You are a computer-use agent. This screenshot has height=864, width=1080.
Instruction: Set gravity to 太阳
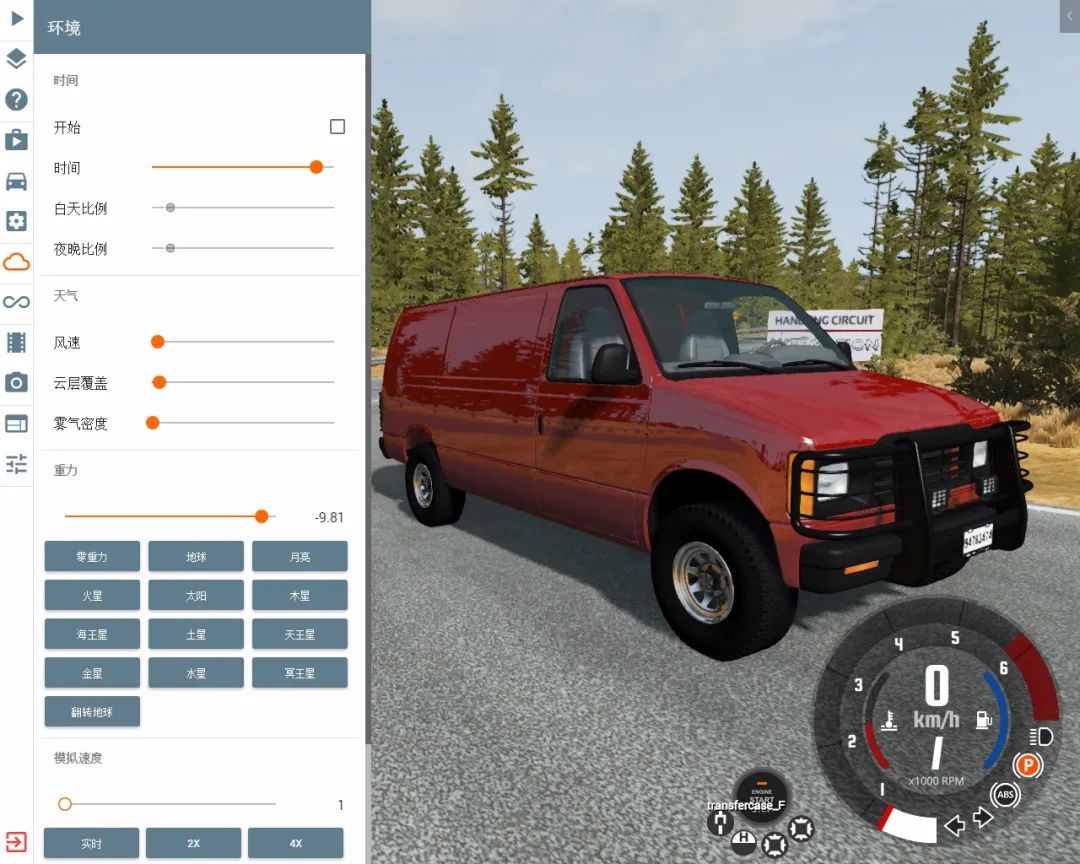196,595
